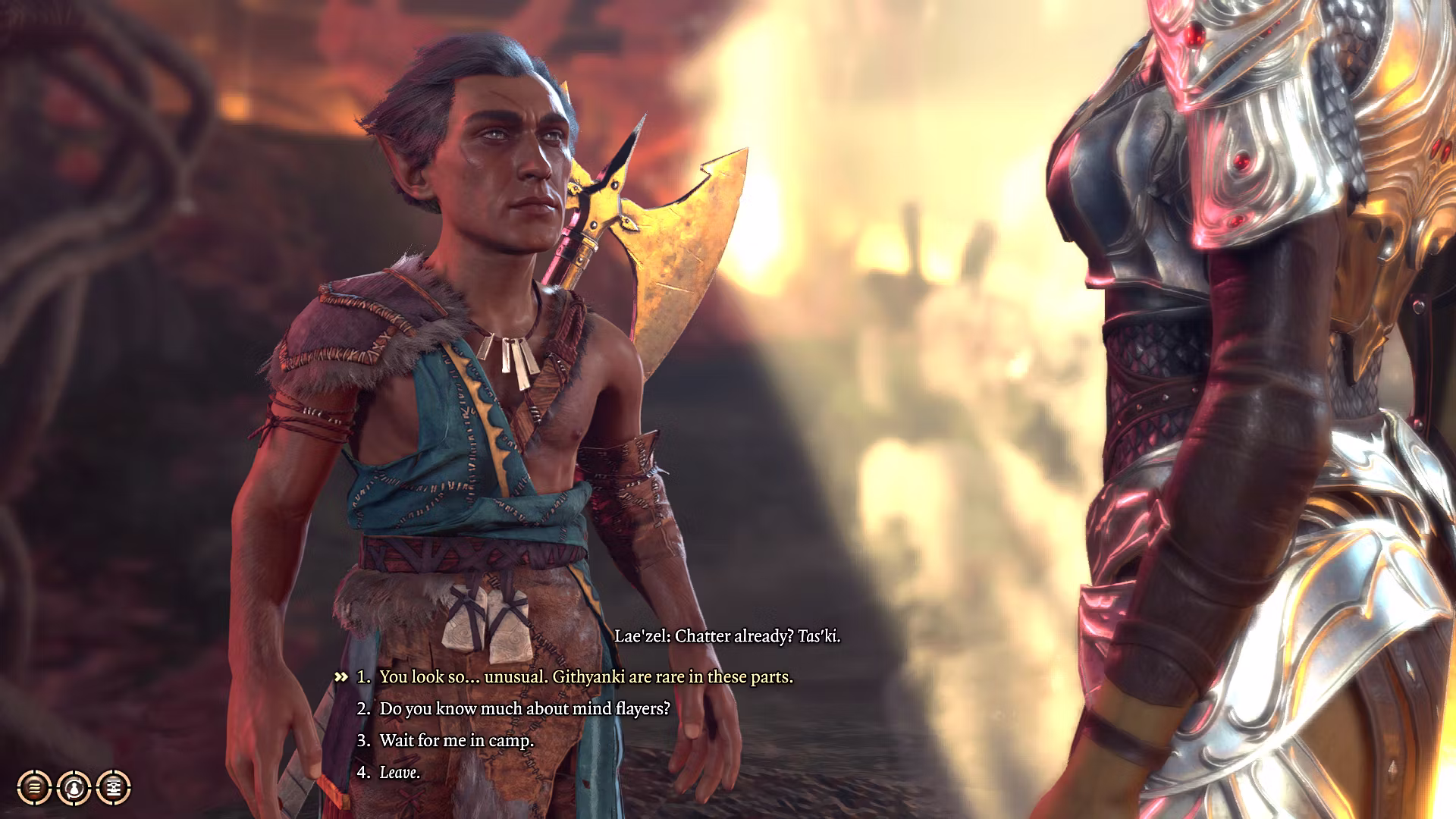
Task: Select "Wait for me in camp" reply
Action: point(457,741)
